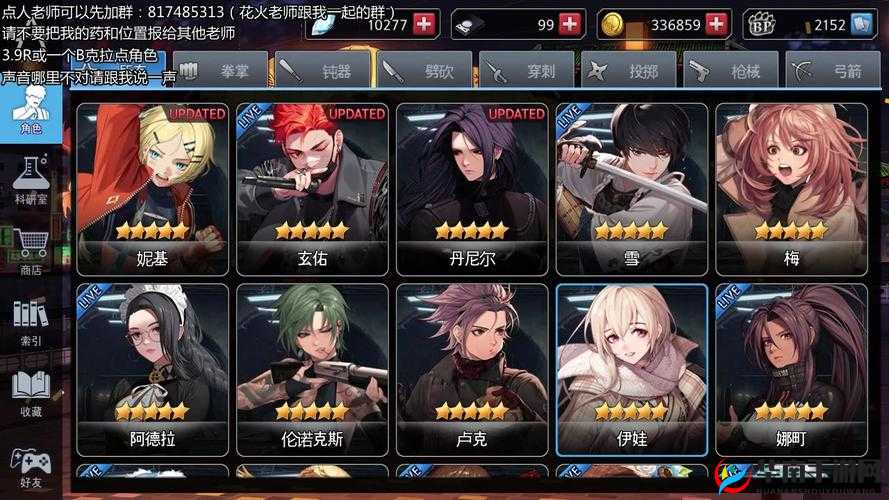Pick the 丹尼尔 character card
The height and width of the screenshot is (500, 889).
pyautogui.click(x=472, y=189)
